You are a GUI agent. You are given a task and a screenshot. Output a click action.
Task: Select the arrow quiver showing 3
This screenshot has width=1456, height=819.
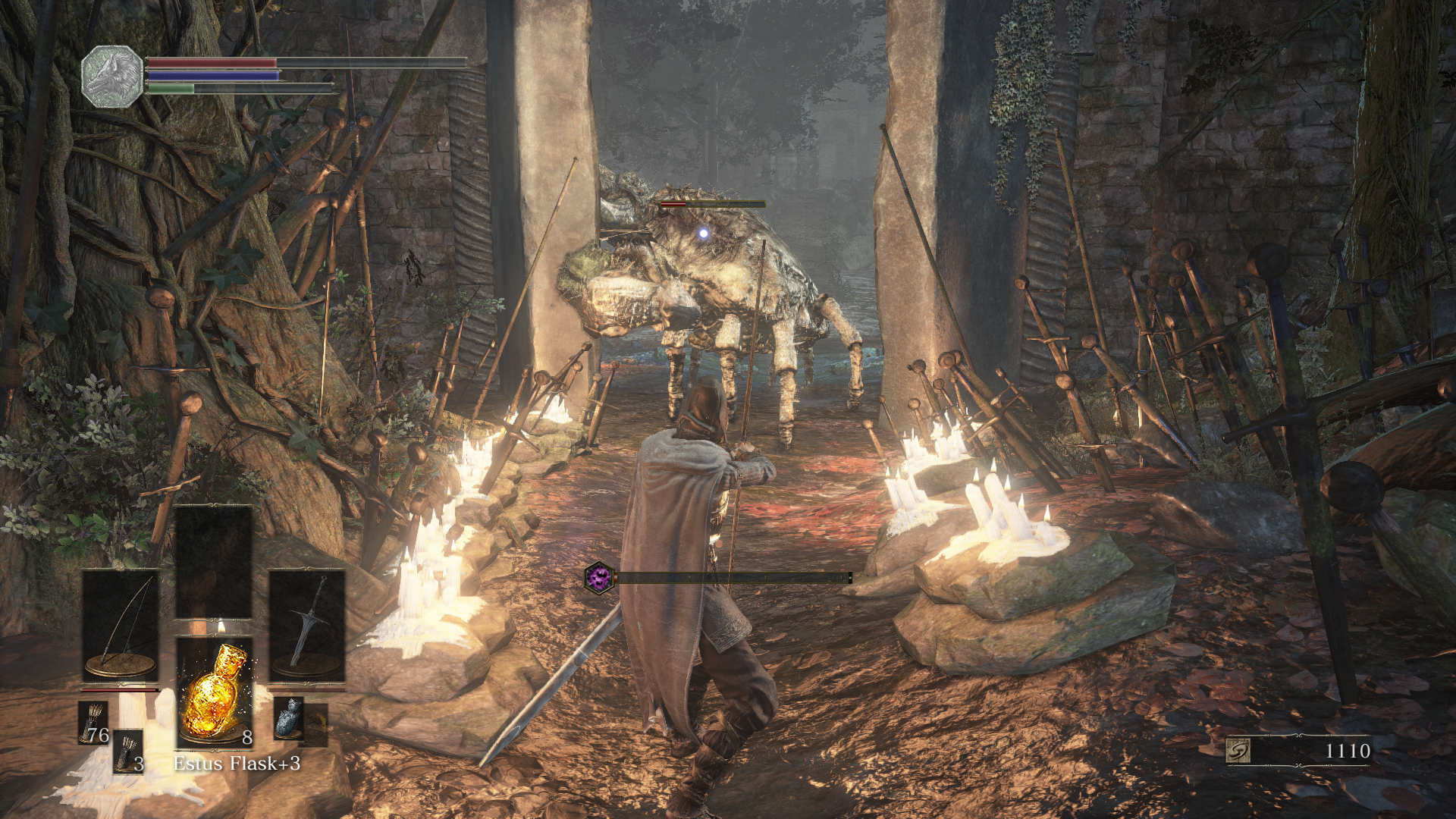[128, 752]
